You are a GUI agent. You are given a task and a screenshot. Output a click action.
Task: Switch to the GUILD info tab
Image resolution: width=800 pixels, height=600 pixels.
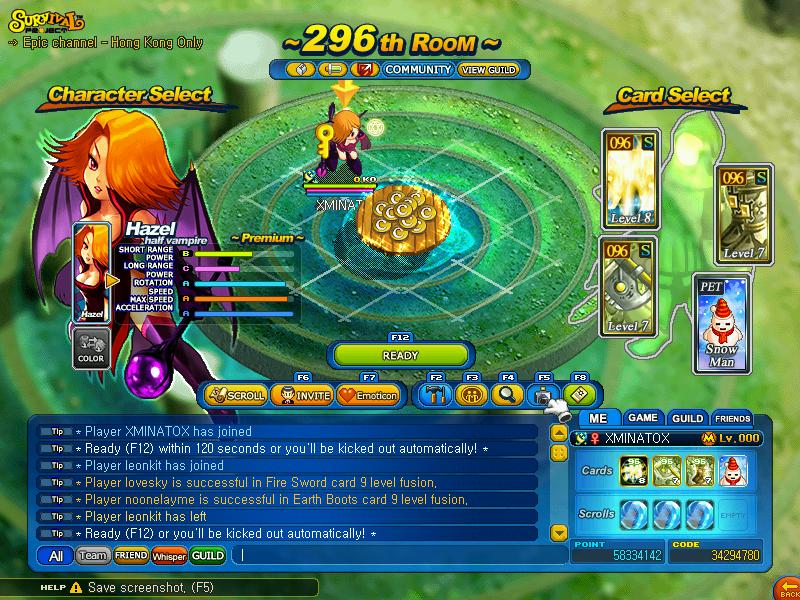[687, 418]
